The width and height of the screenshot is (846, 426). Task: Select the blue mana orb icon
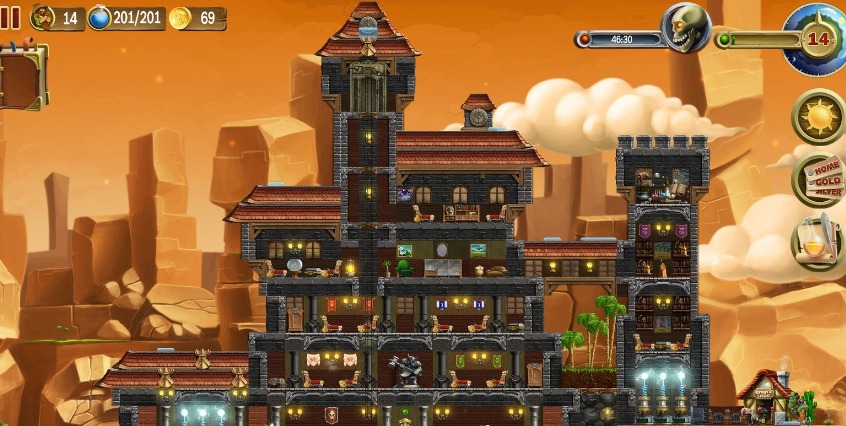pos(100,18)
